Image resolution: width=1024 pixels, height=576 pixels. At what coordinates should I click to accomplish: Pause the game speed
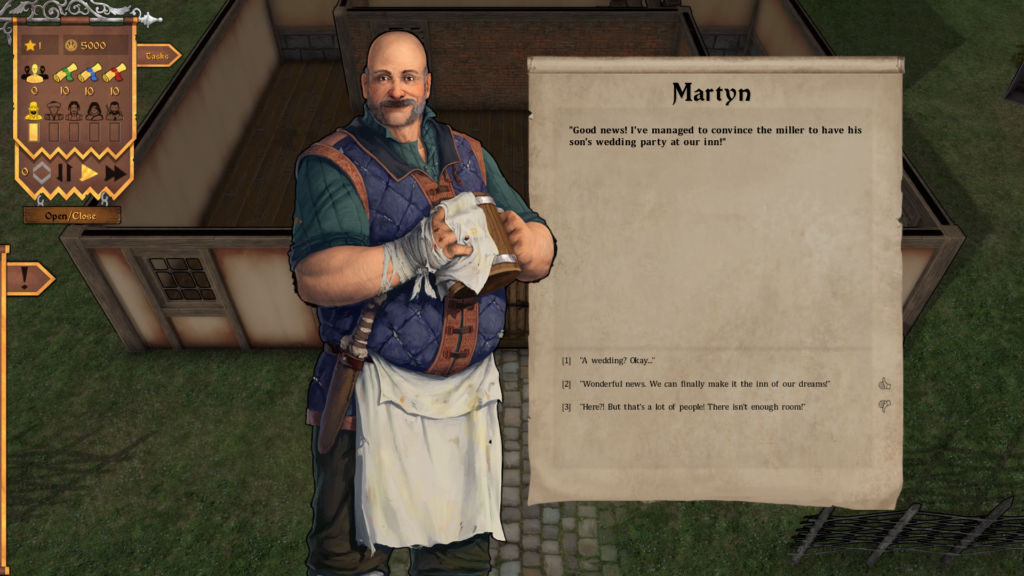click(x=64, y=173)
